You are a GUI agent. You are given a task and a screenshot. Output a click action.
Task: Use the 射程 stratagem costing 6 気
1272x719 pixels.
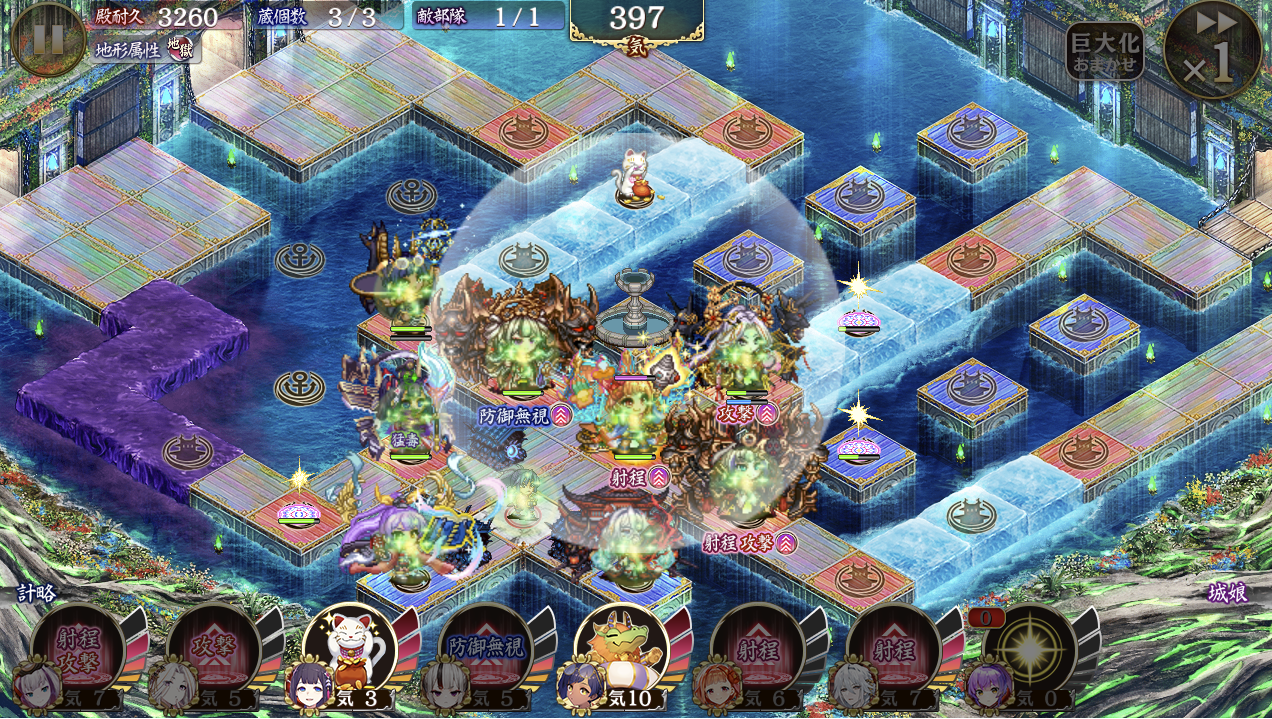coord(757,651)
